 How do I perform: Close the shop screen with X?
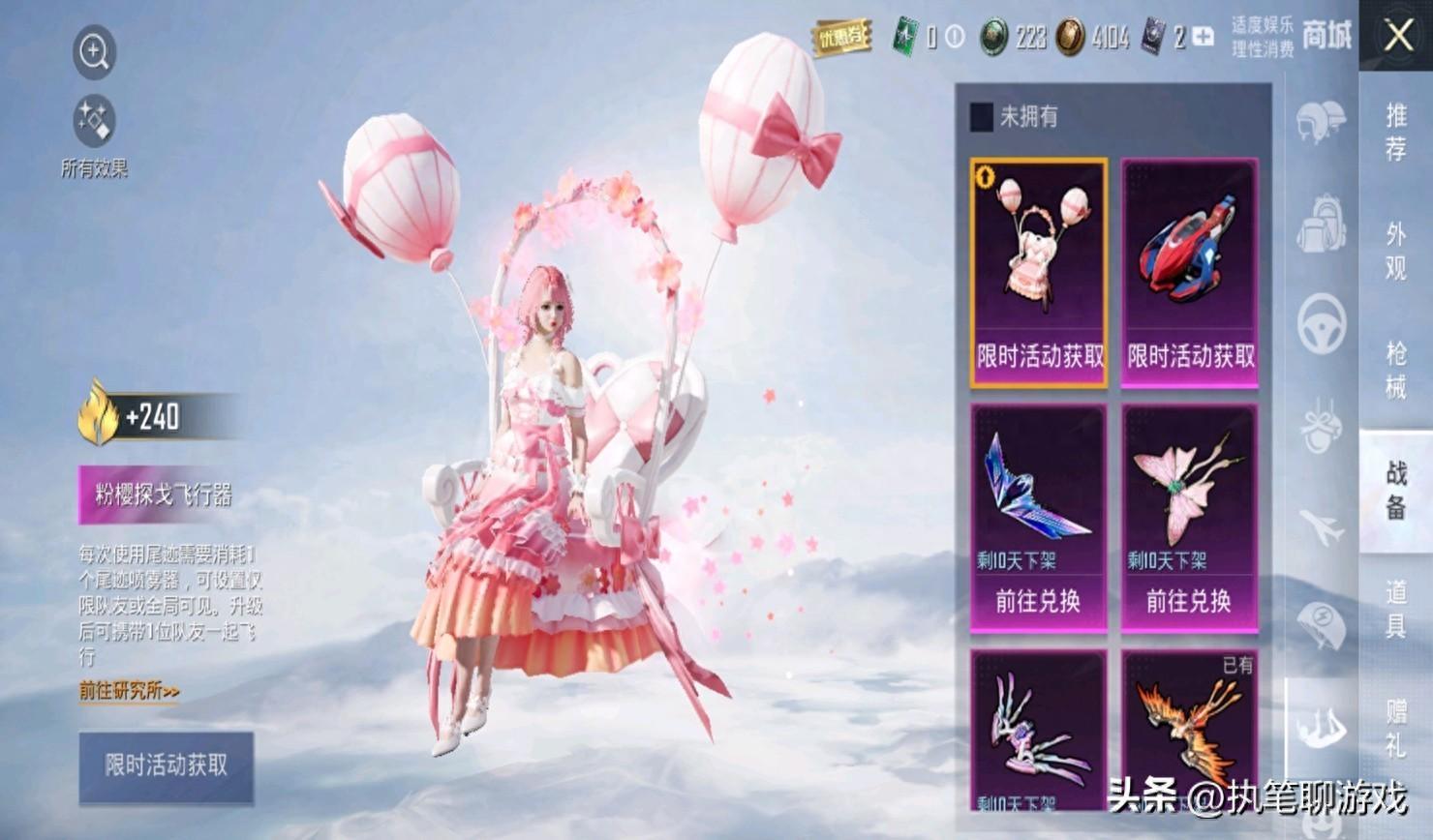(x=1397, y=37)
